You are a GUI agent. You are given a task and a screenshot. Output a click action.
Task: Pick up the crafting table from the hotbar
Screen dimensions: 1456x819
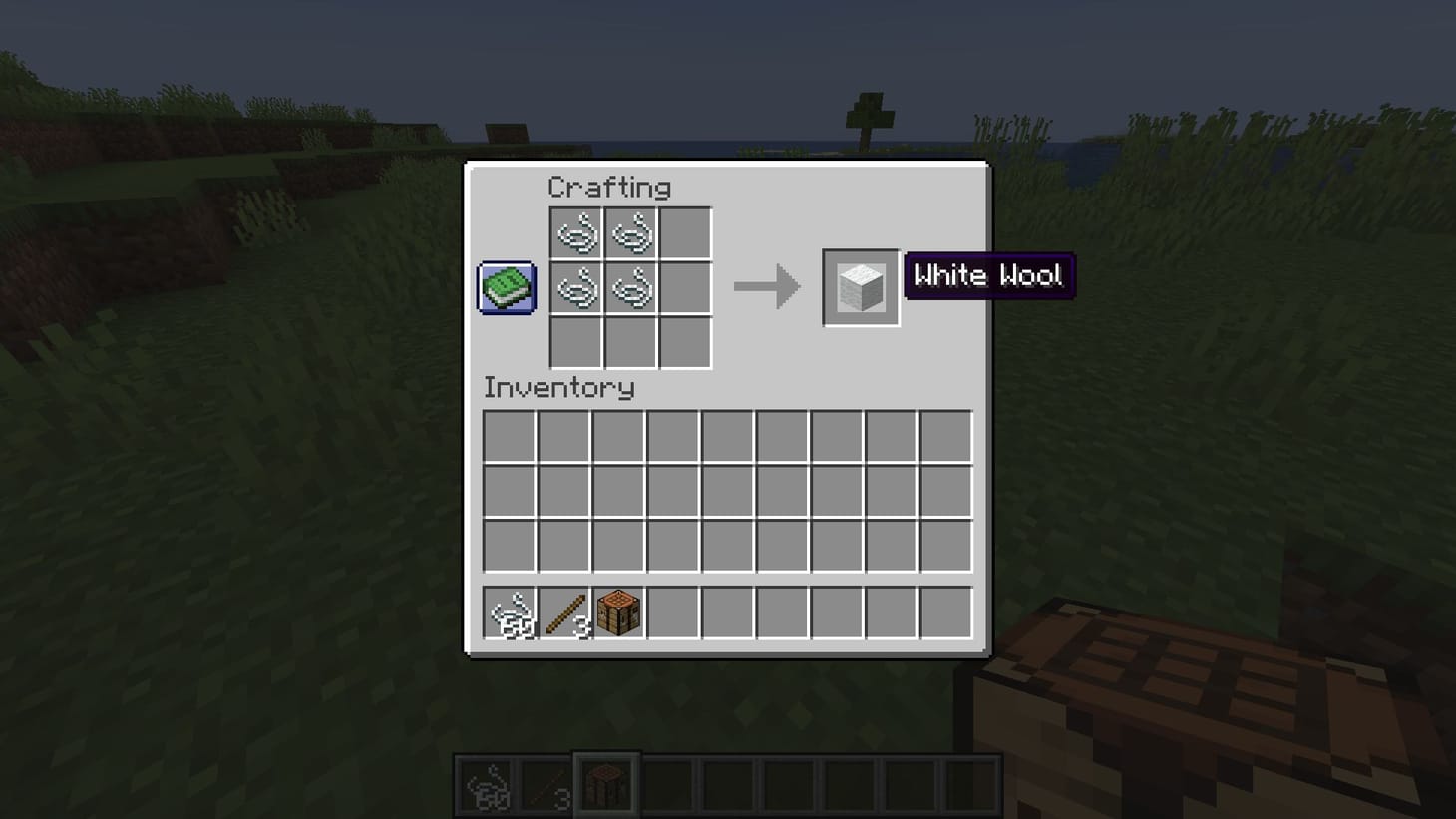pos(619,613)
